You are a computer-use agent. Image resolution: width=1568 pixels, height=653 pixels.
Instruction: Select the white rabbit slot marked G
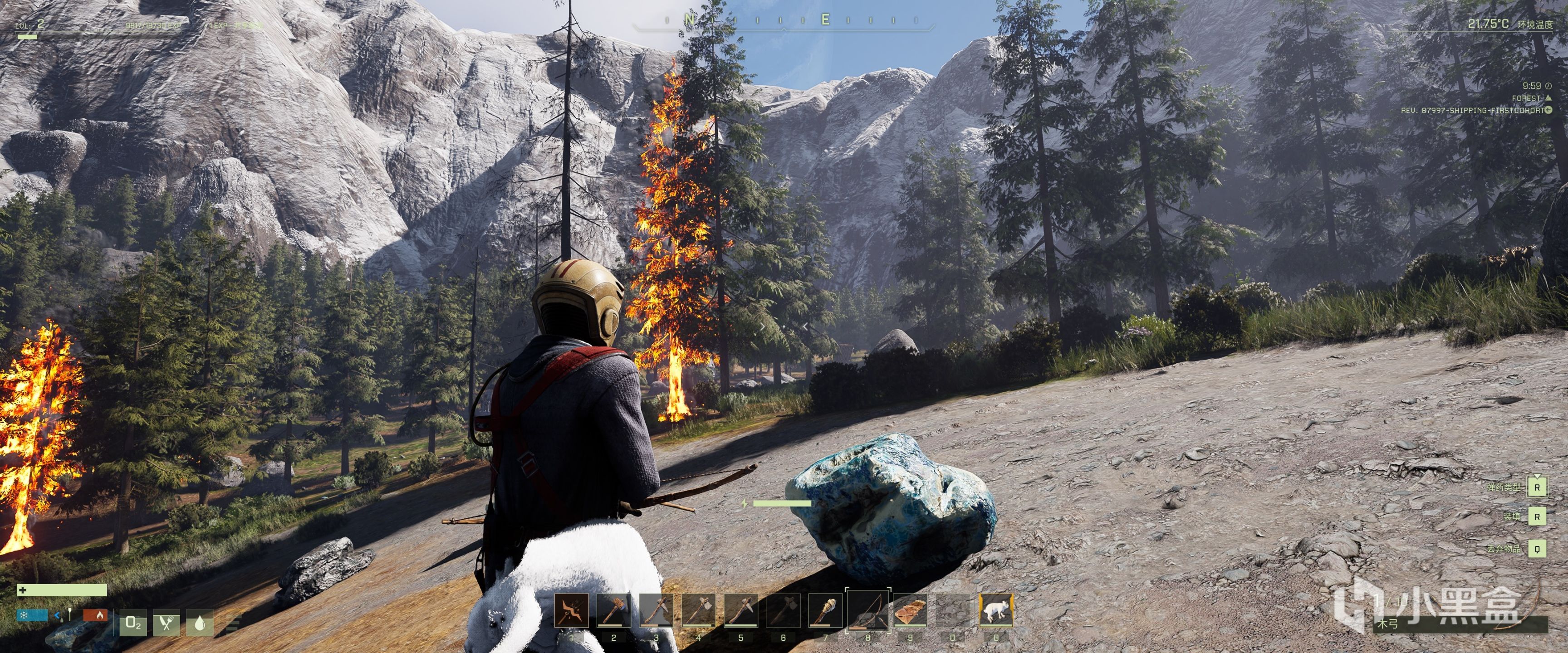[996, 610]
